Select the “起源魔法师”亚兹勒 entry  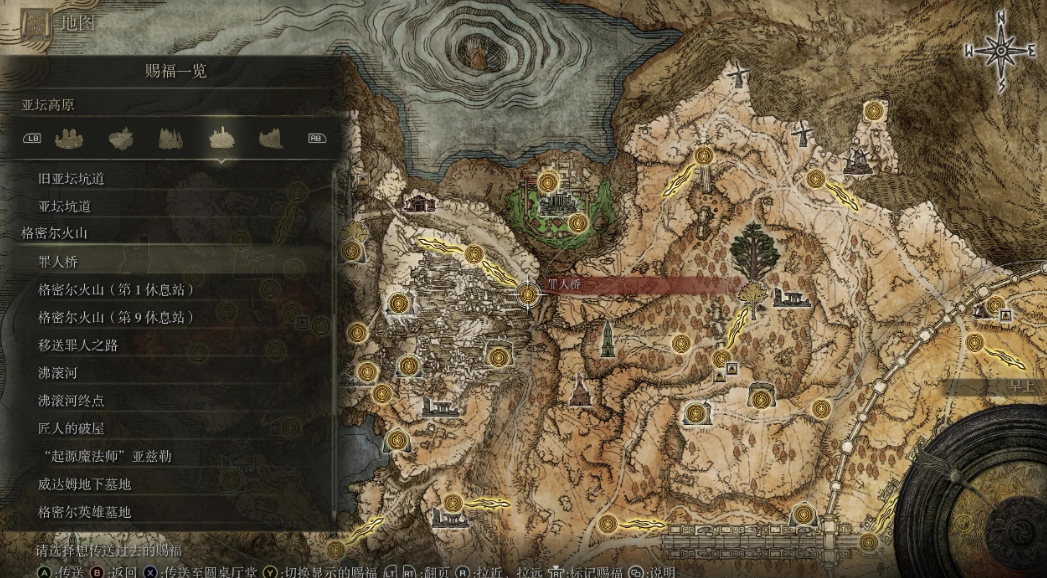(x=104, y=456)
